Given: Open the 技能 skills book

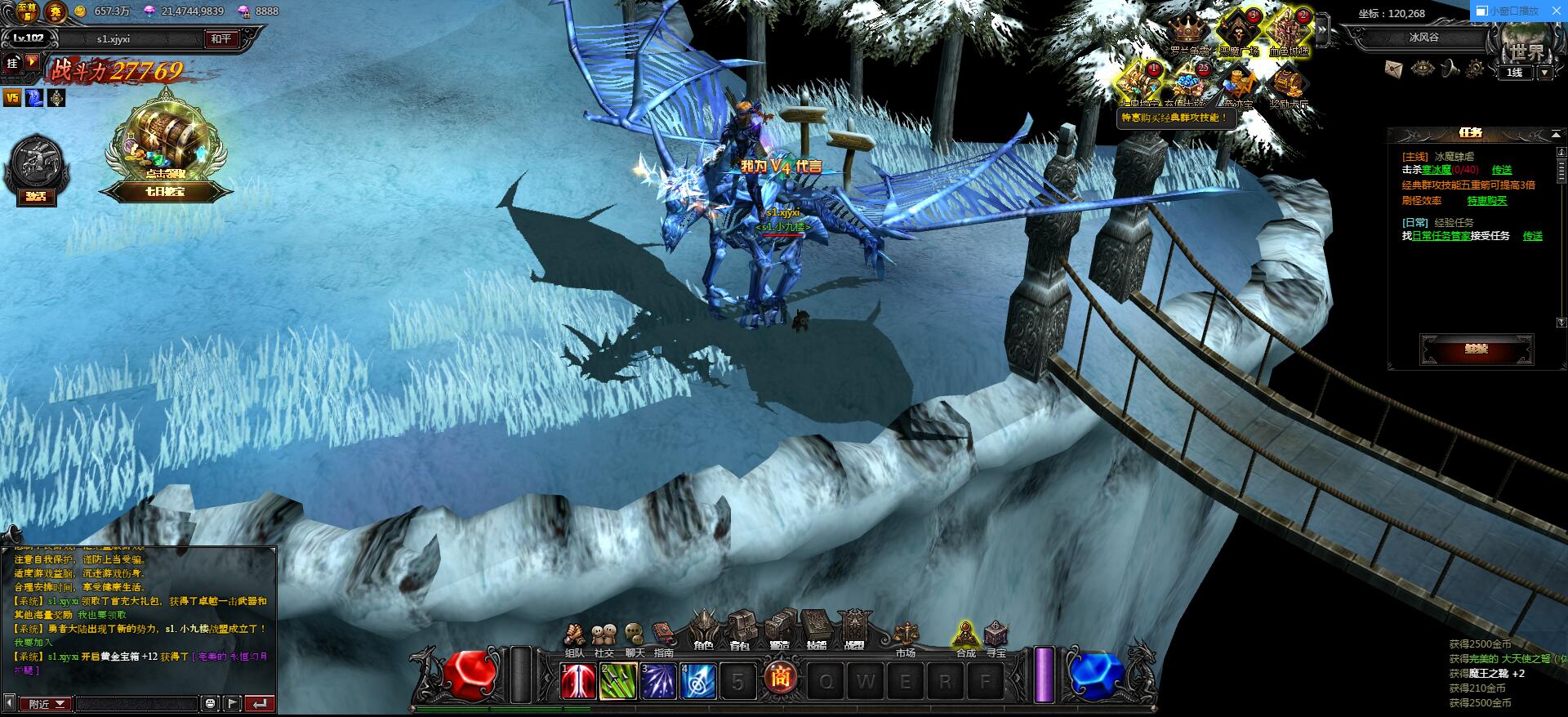Looking at the screenshot, I should (816, 631).
